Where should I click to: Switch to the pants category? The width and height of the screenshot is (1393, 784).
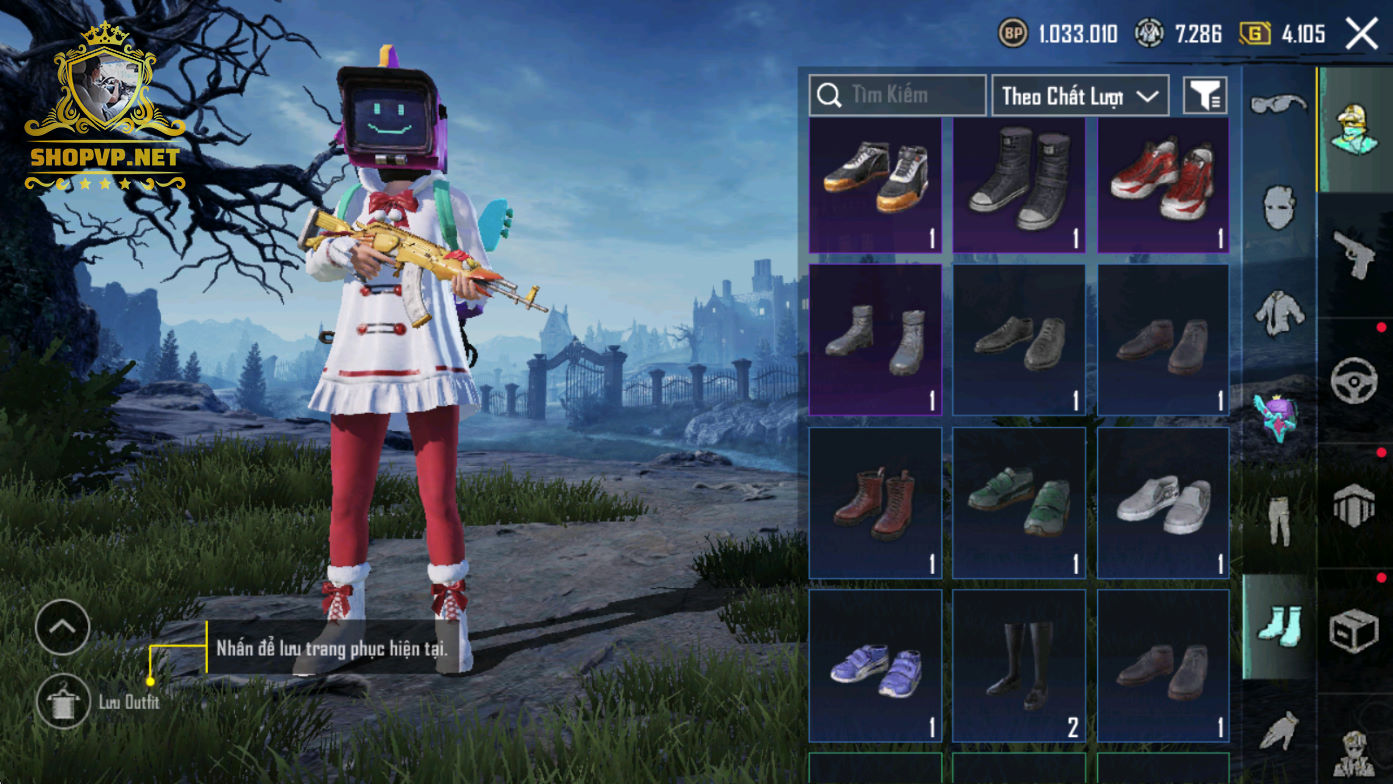pos(1279,520)
